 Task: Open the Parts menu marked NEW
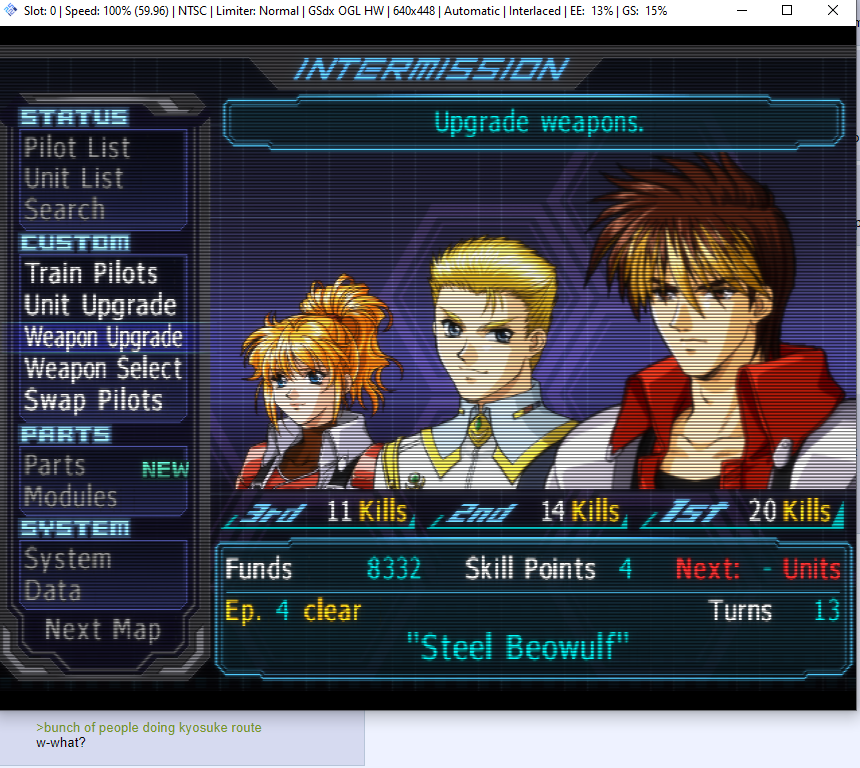(55, 466)
